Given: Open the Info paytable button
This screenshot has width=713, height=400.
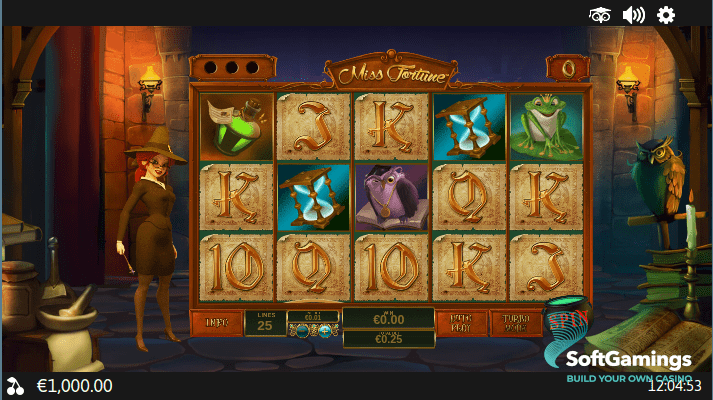Looking at the screenshot, I should pyautogui.click(x=215, y=323).
